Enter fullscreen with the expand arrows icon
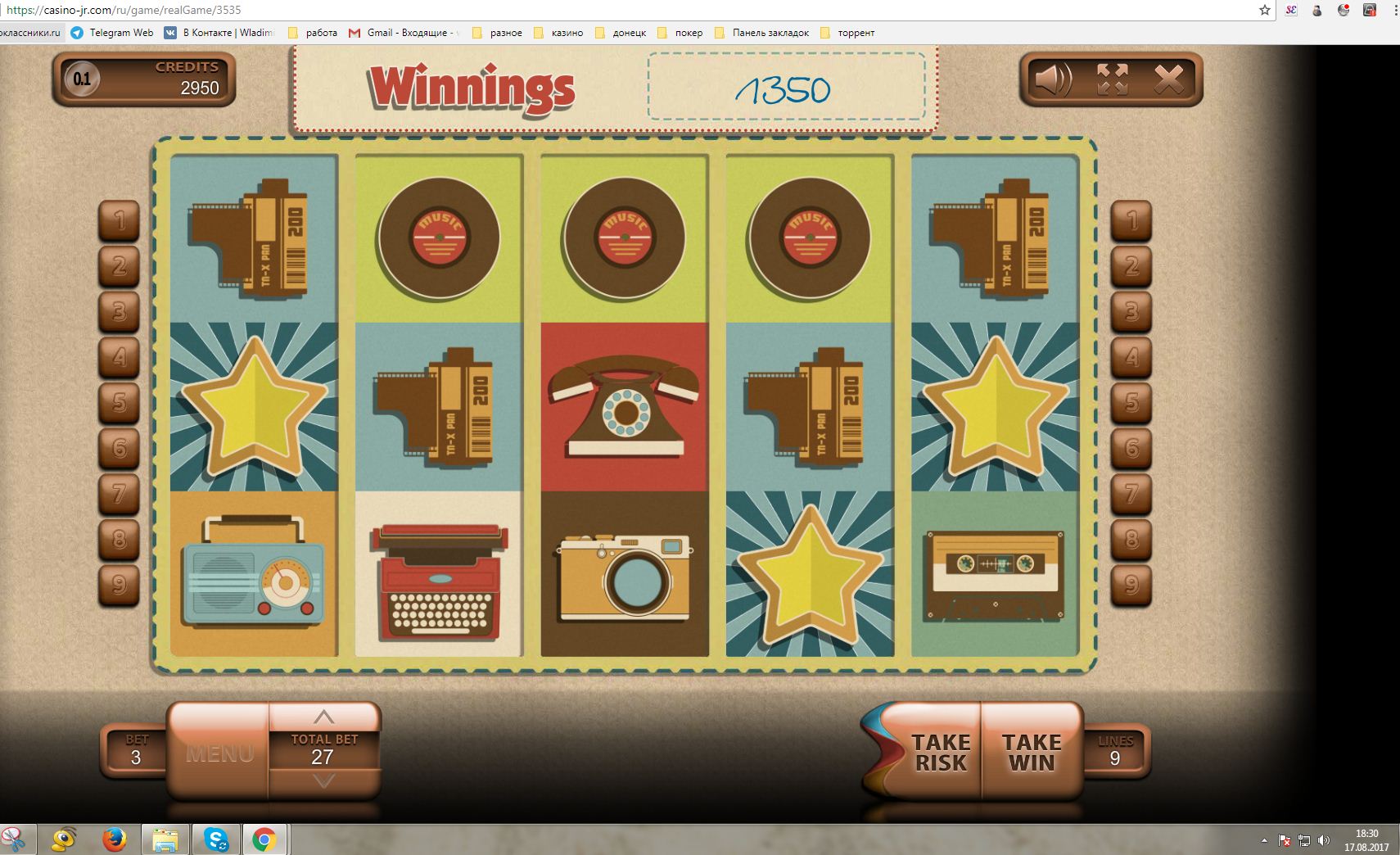Screen dimensions: 1400x855 click(1112, 79)
